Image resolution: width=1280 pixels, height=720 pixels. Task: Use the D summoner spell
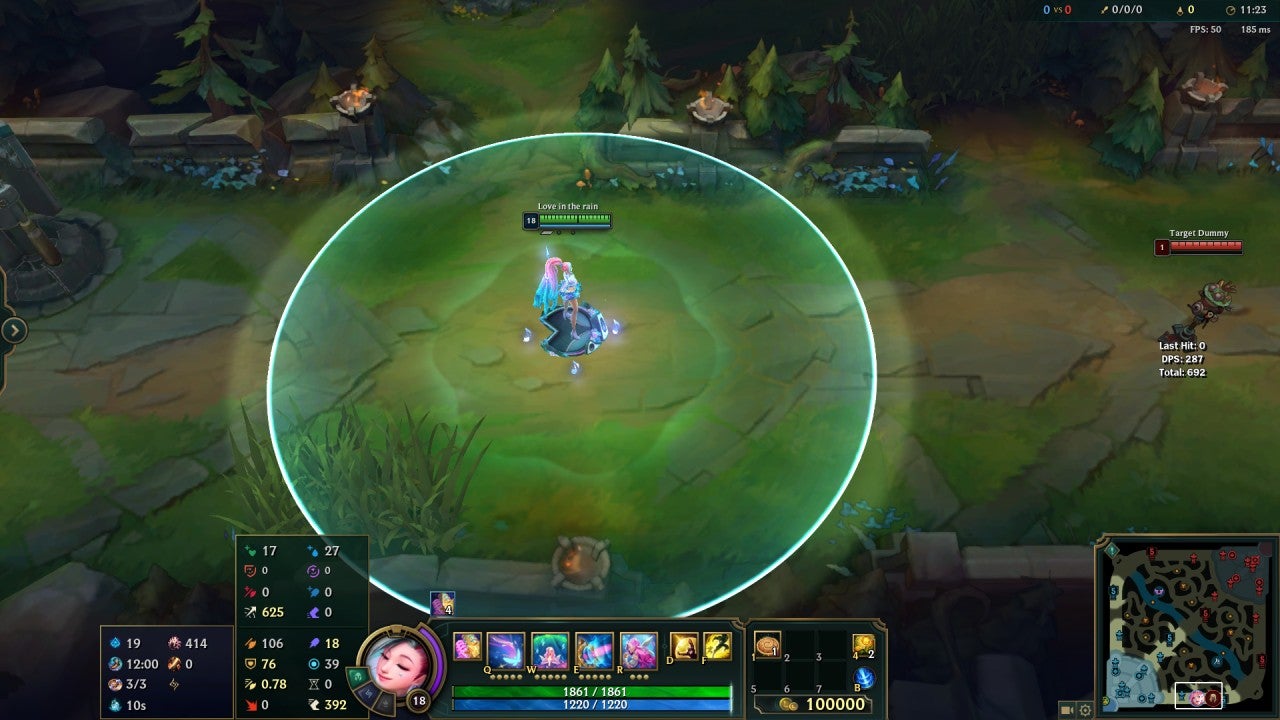tap(684, 647)
